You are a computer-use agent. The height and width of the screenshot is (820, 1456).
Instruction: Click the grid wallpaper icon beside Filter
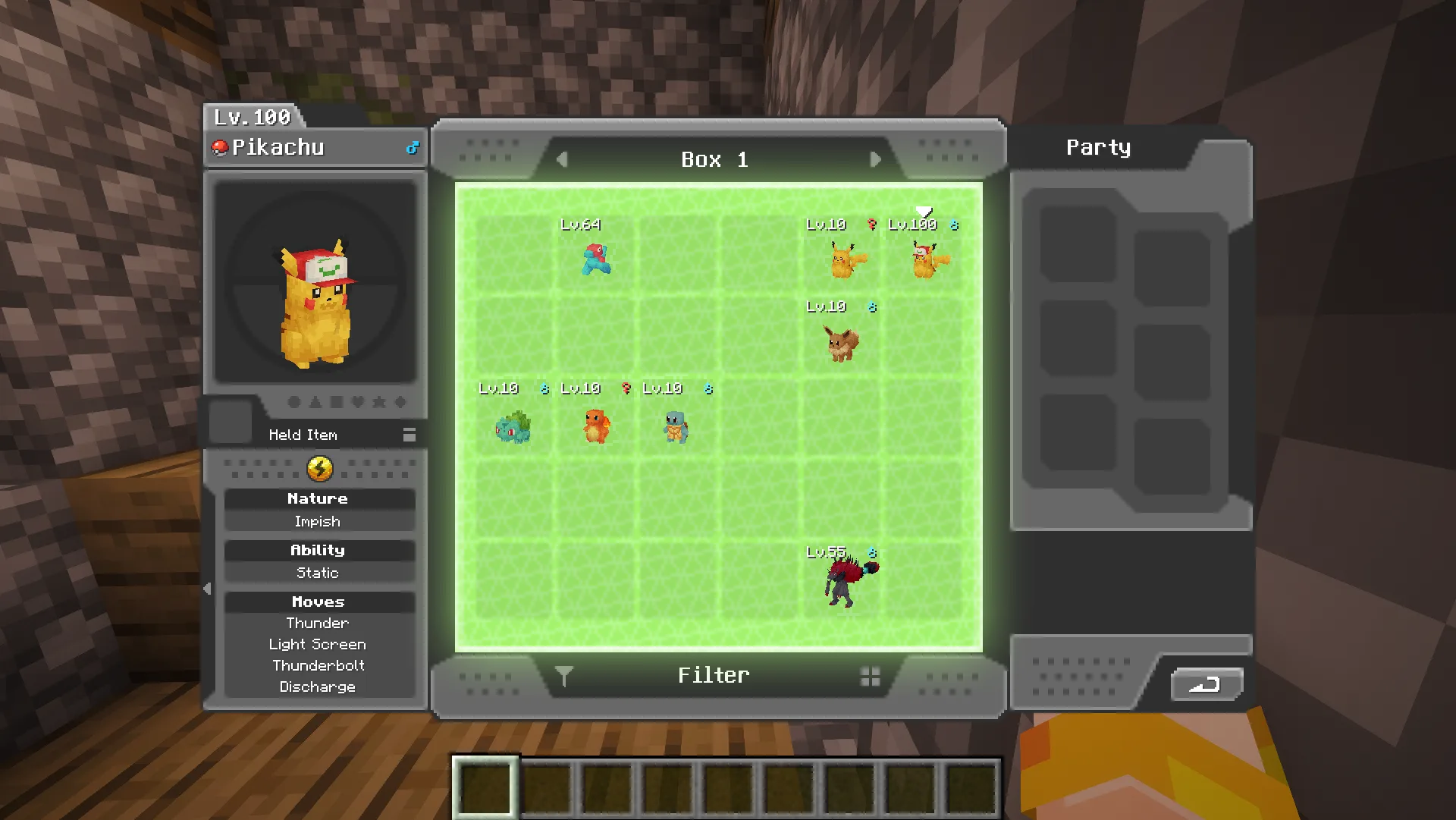click(870, 677)
